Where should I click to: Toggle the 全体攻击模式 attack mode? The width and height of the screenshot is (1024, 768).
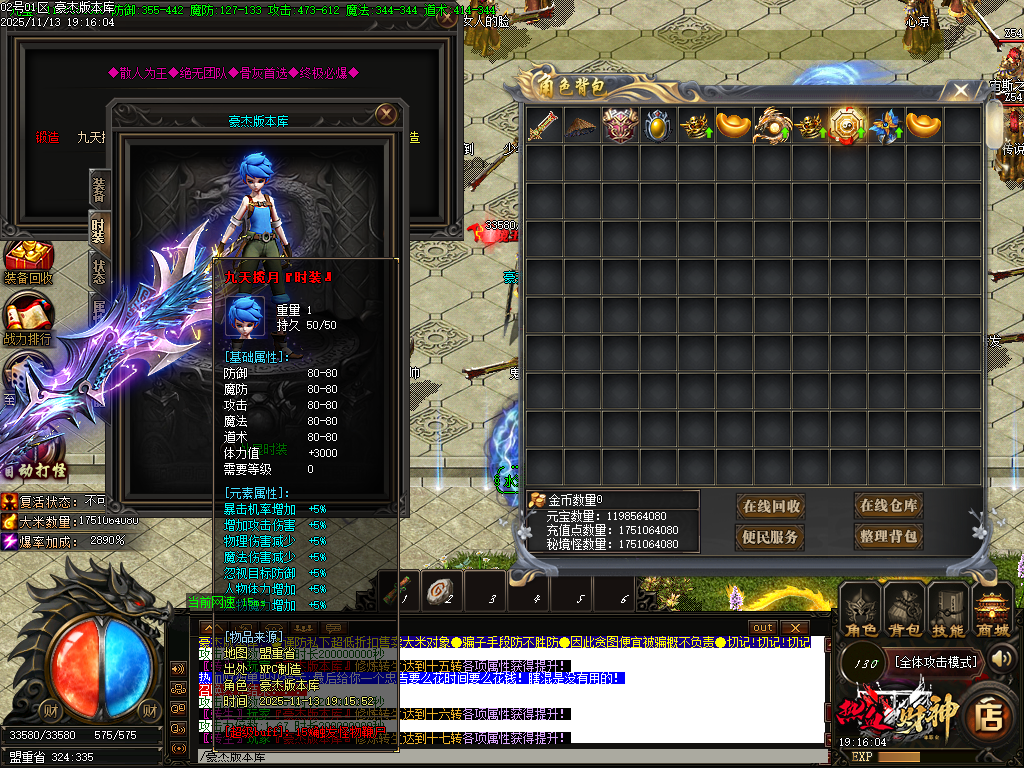(x=935, y=661)
